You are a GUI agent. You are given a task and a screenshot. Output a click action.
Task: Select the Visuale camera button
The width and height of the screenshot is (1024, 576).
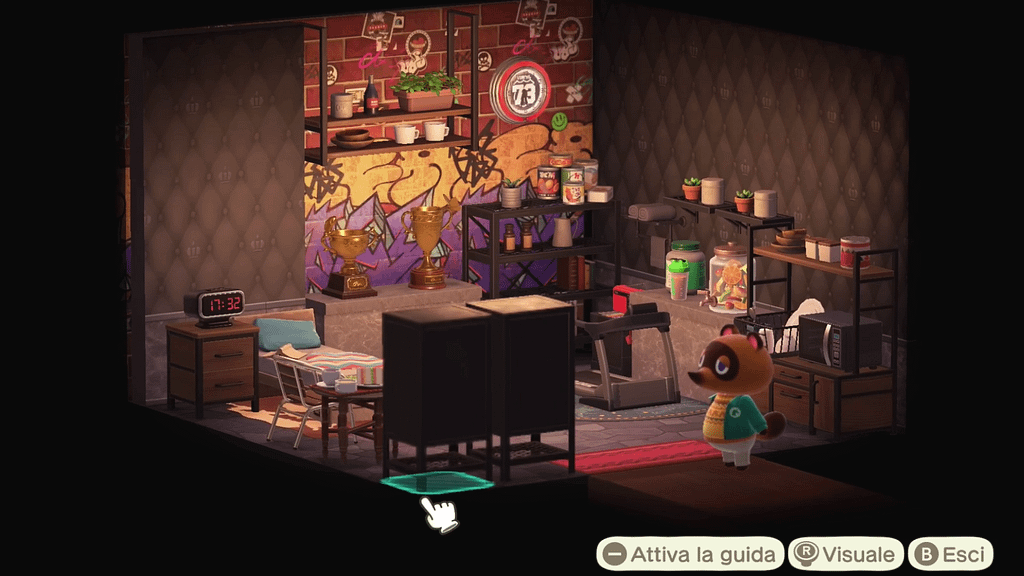point(846,554)
